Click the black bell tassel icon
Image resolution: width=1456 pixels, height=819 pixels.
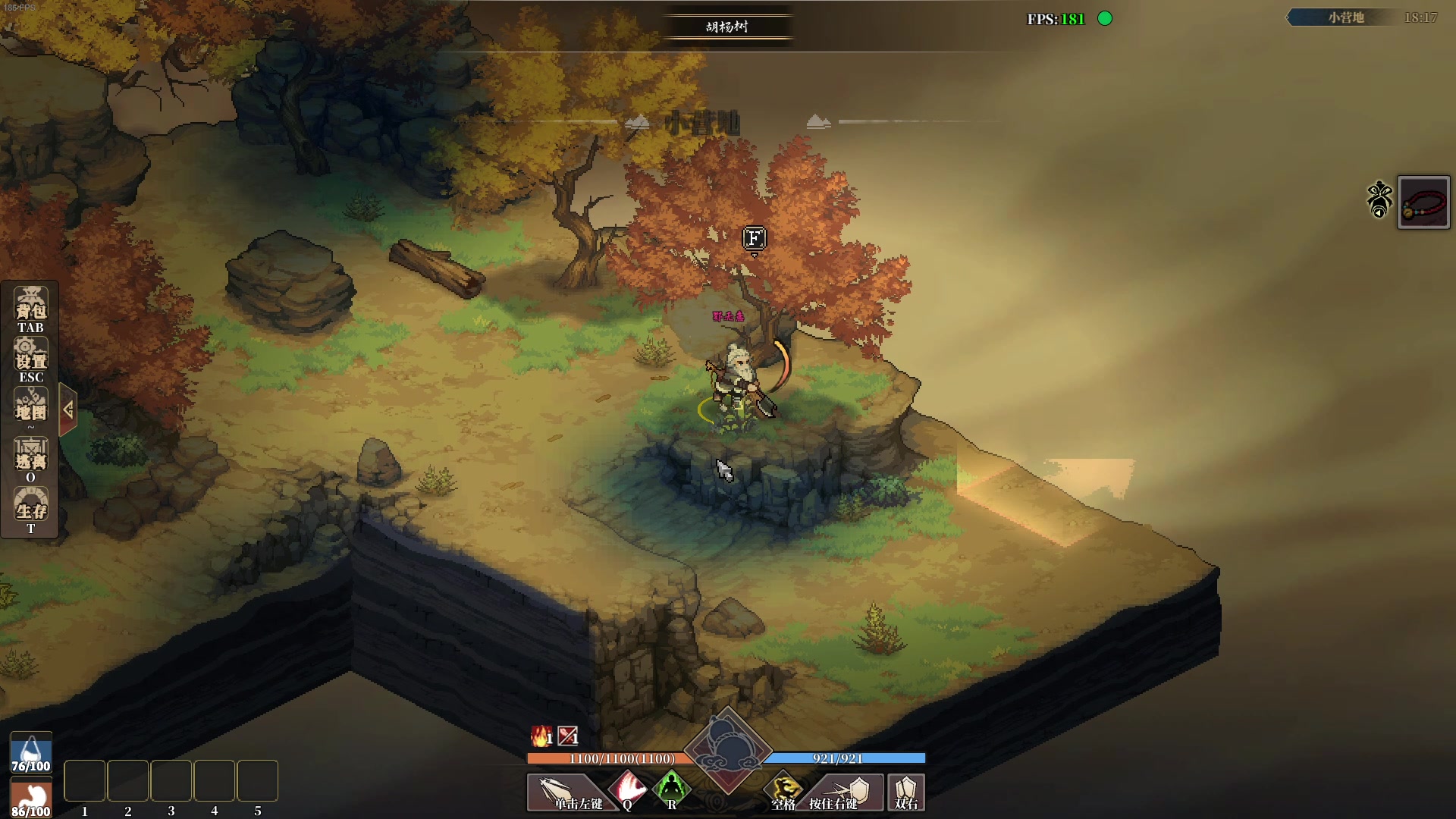pyautogui.click(x=1379, y=200)
